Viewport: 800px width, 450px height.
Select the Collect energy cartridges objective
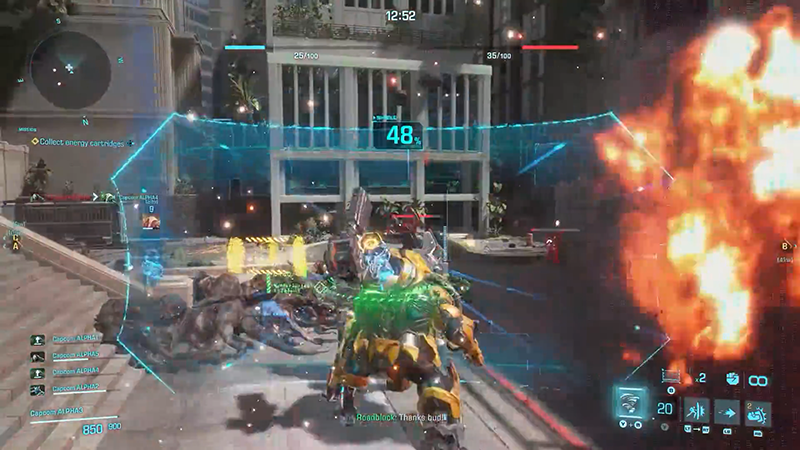[84, 141]
